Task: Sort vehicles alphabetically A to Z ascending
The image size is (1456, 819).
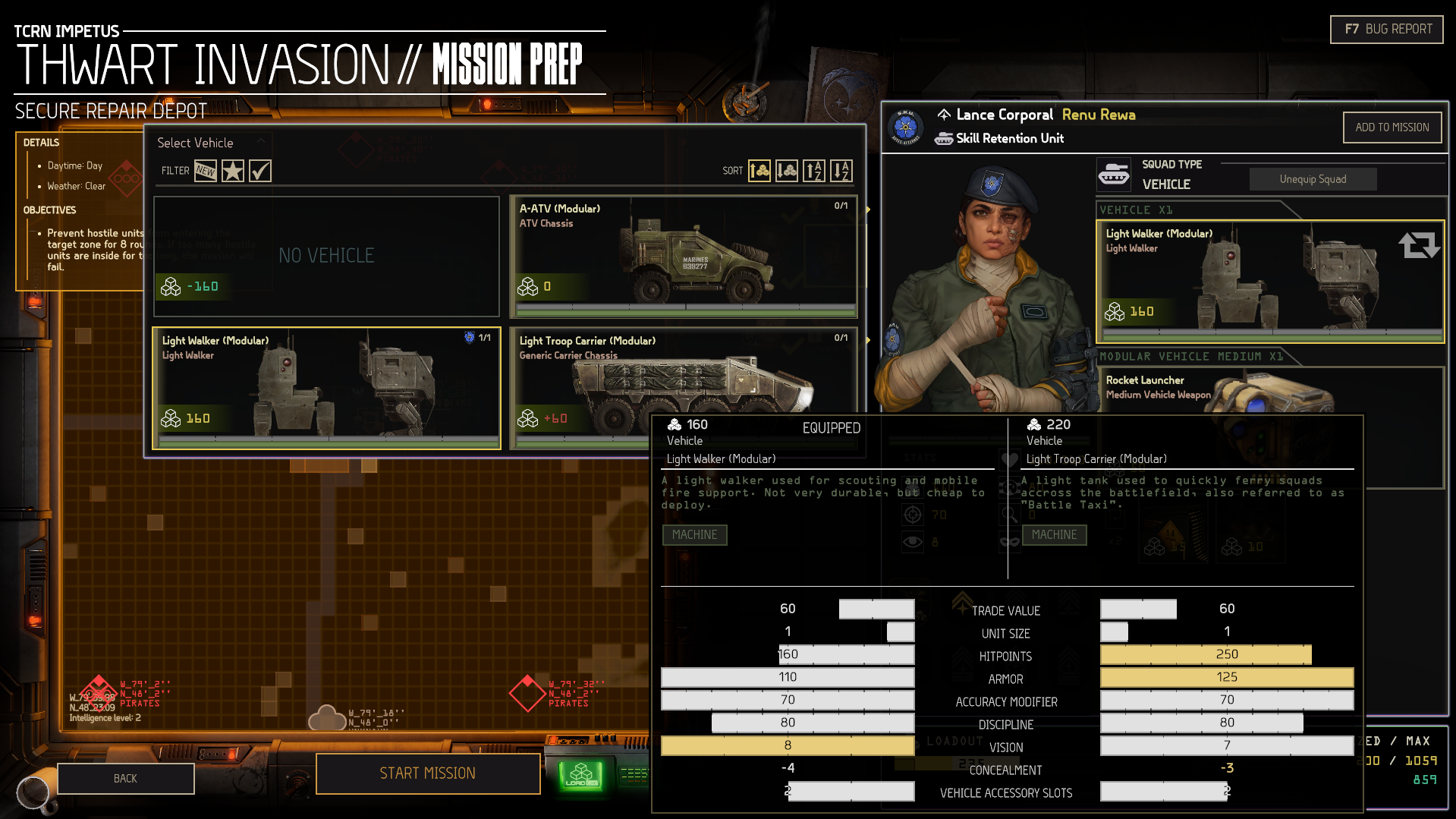Action: point(814,171)
